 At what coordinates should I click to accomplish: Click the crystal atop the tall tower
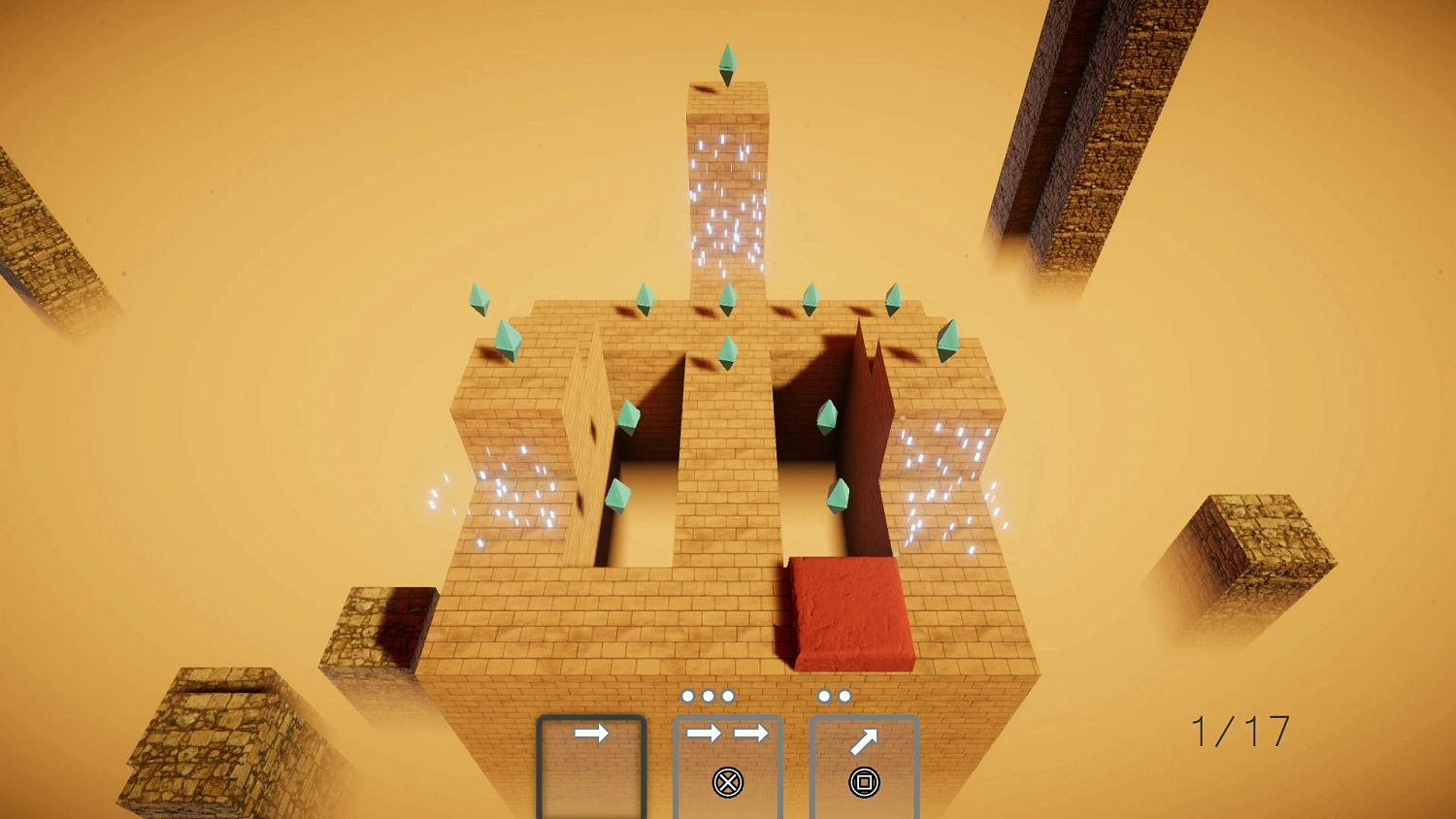tap(728, 63)
